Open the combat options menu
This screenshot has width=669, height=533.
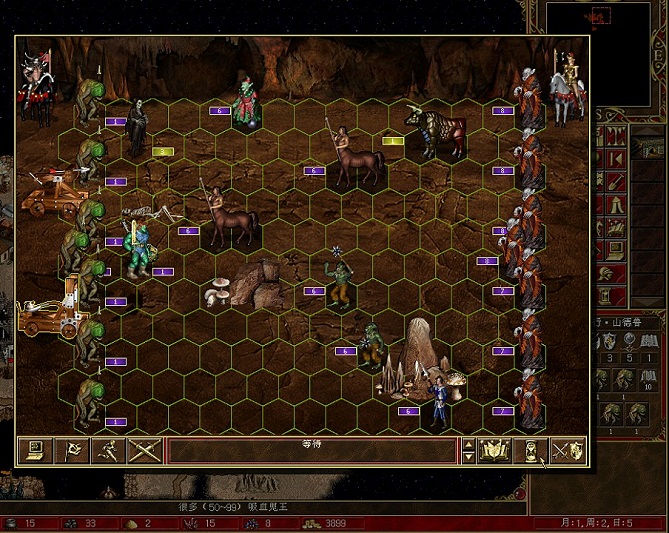[x=35, y=451]
